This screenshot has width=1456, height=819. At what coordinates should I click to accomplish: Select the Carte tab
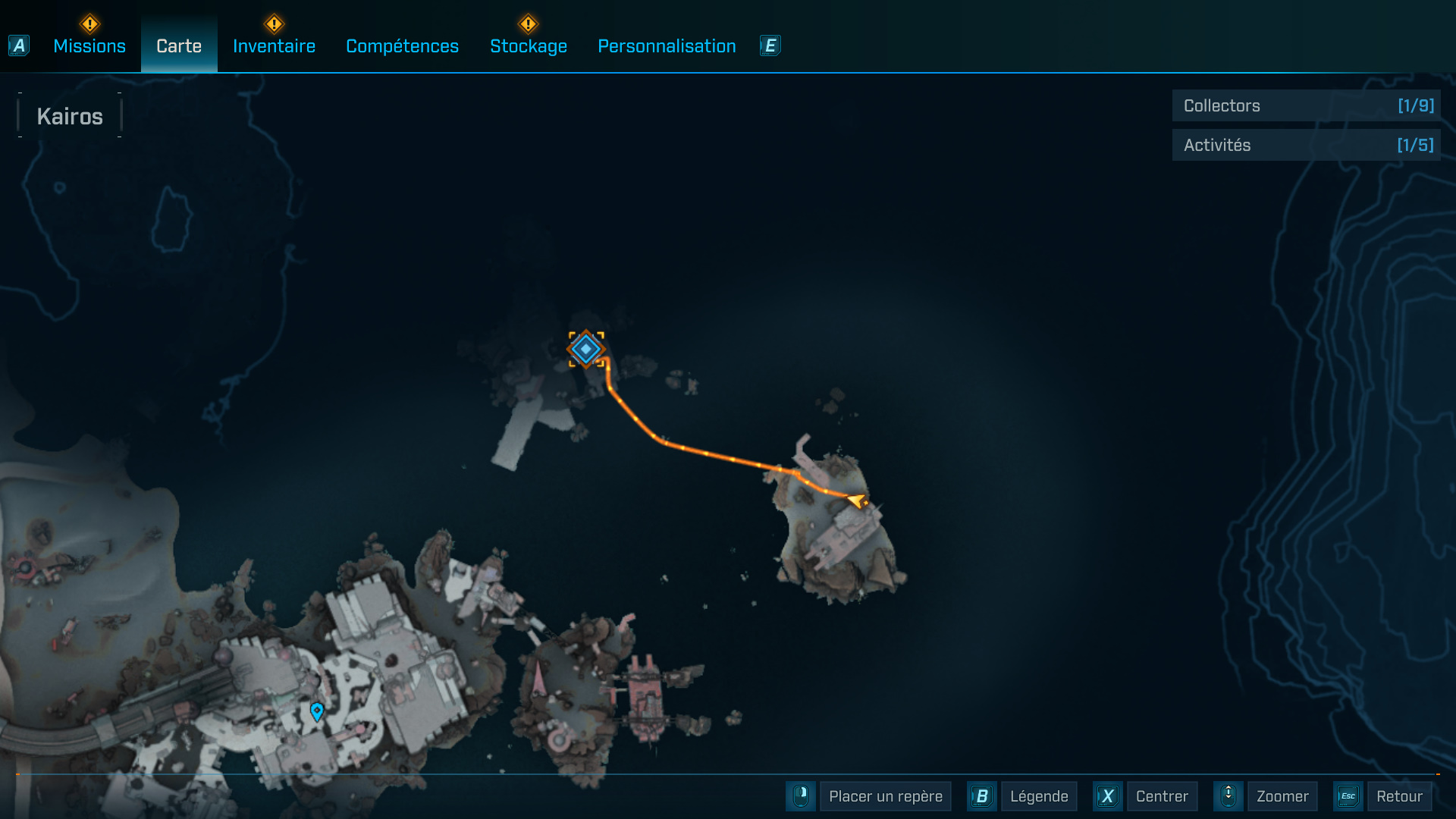tap(179, 46)
